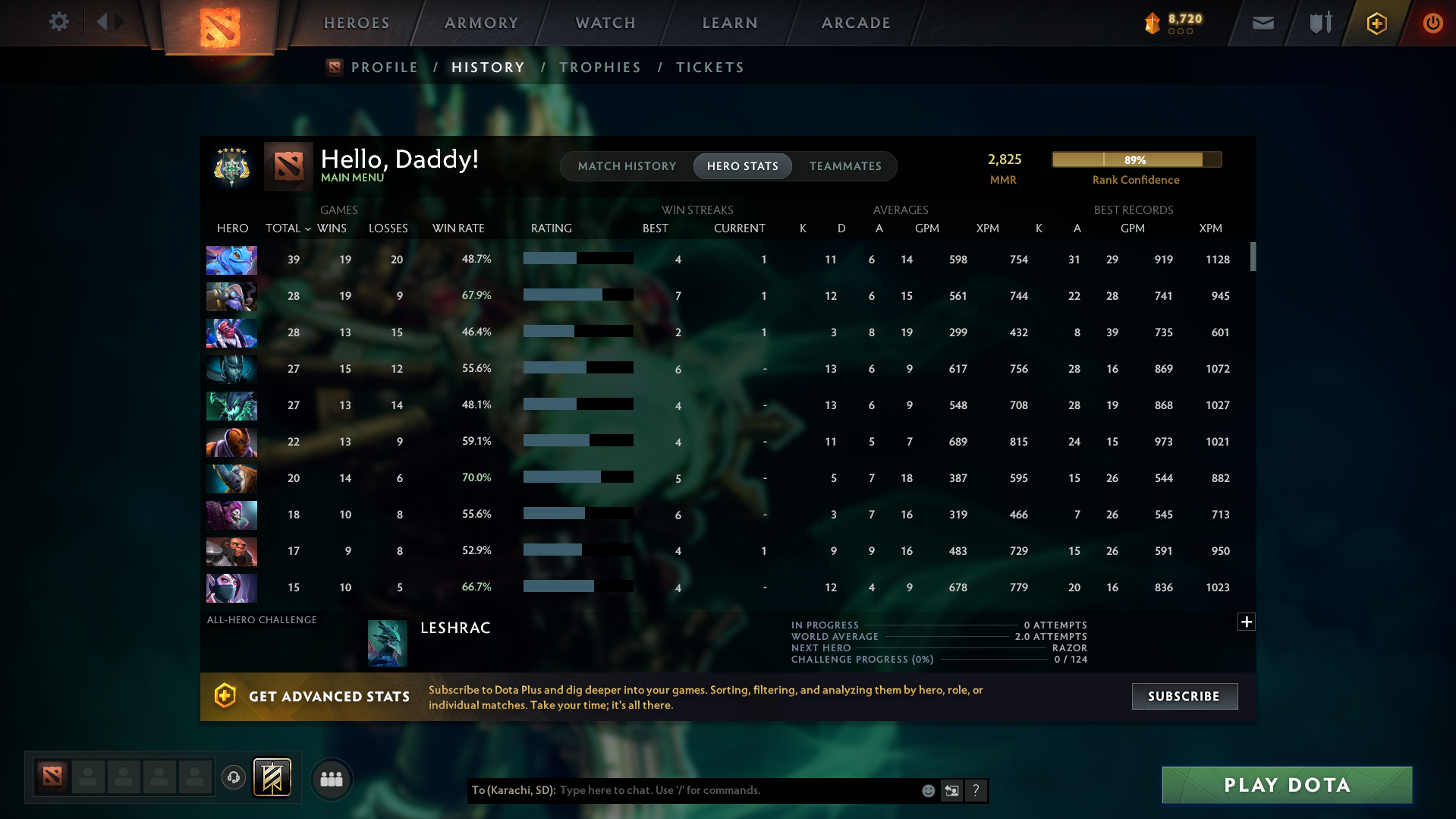
Task: Open the mail notifications icon
Action: [x=1262, y=23]
